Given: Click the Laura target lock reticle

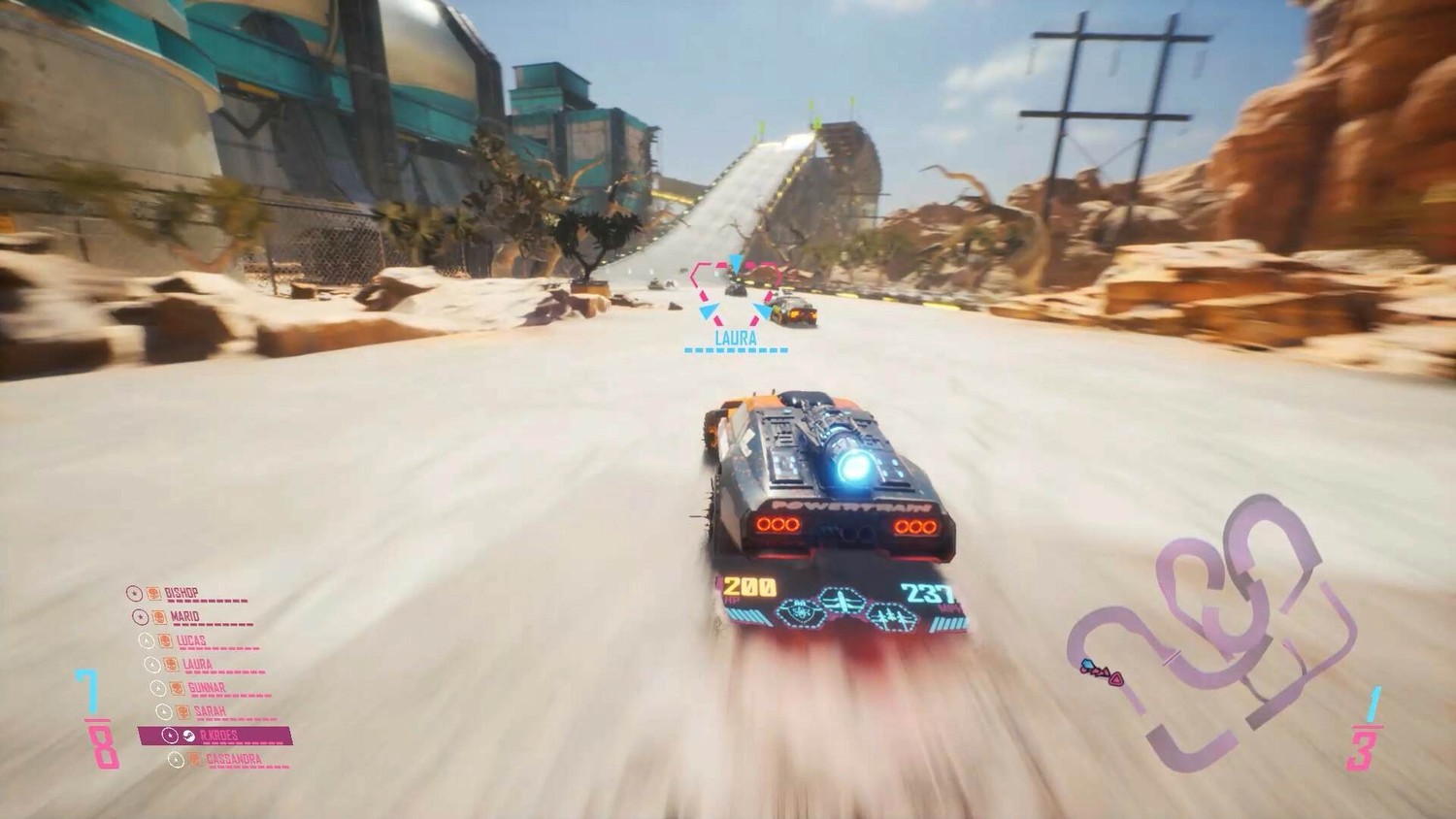Looking at the screenshot, I should point(735,288).
